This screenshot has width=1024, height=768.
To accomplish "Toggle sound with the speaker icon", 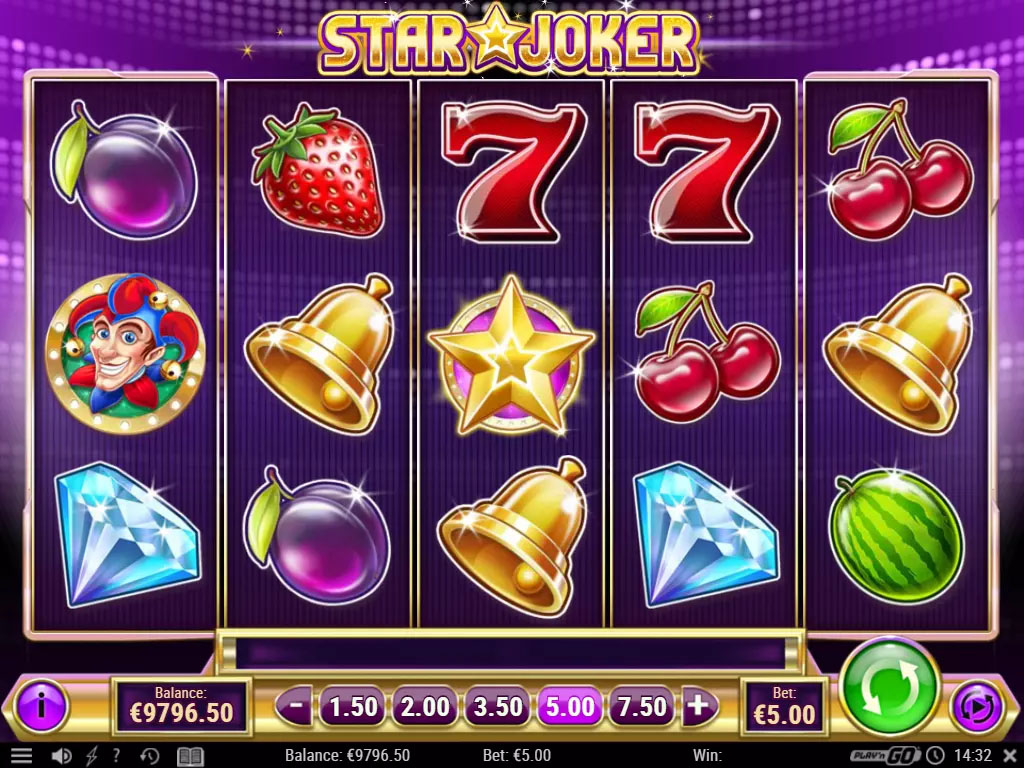I will click(63, 756).
